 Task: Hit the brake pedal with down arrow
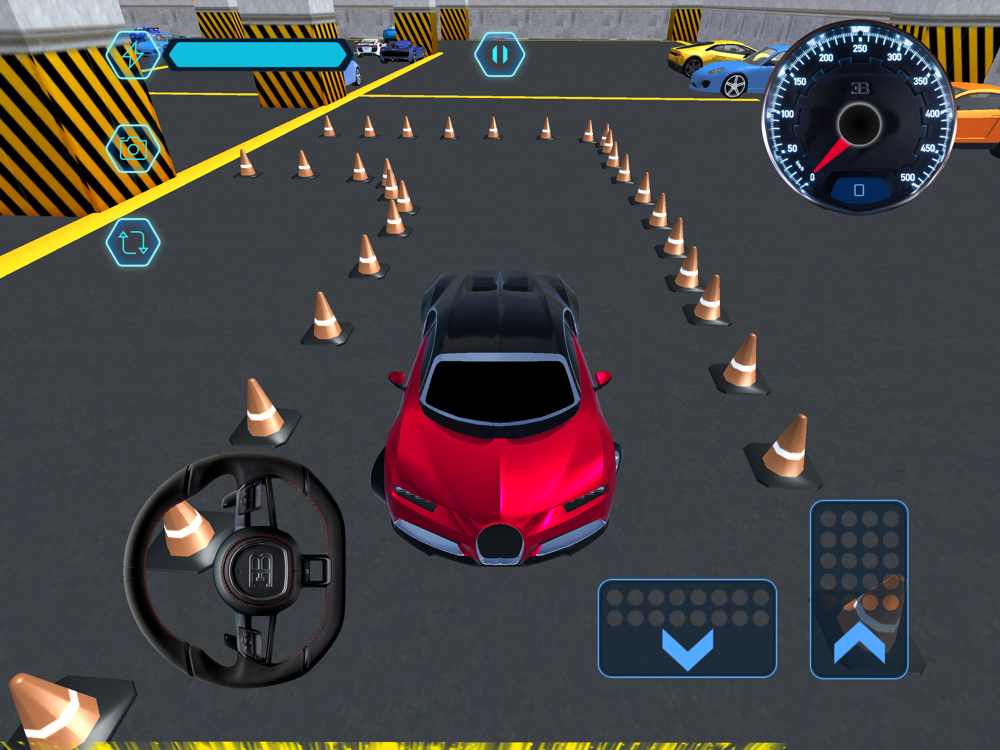point(687,628)
